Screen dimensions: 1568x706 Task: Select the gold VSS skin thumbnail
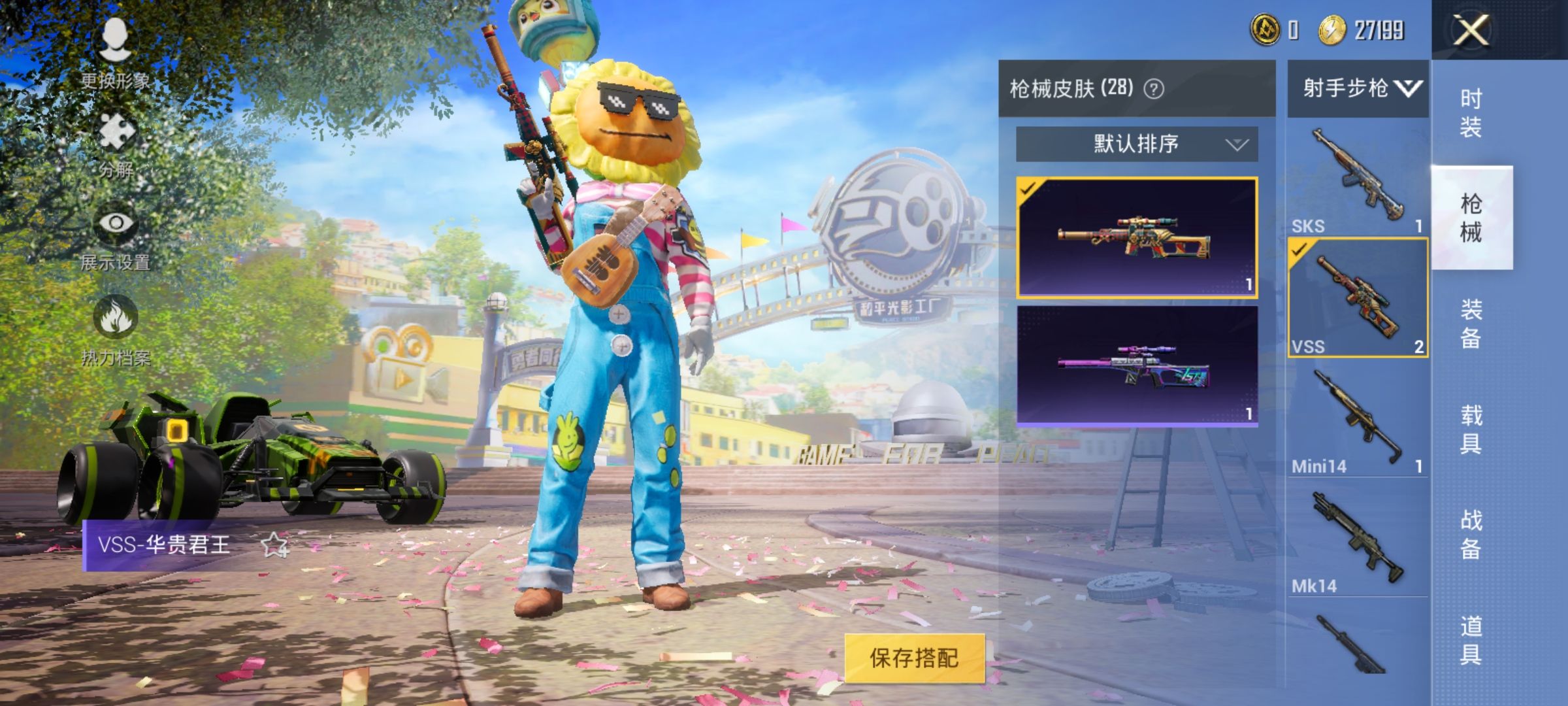coord(1136,237)
